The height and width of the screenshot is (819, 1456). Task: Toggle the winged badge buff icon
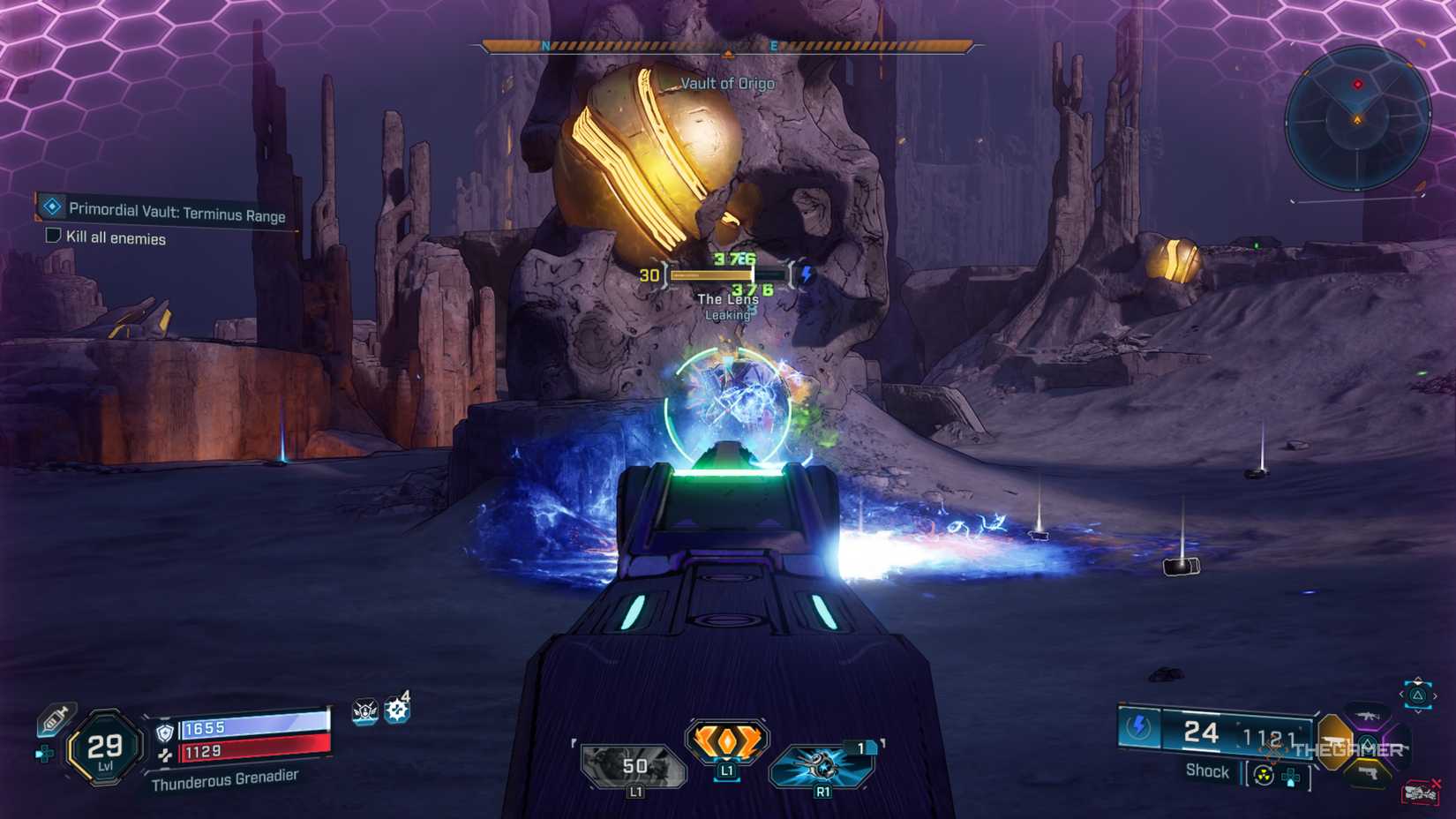[364, 711]
